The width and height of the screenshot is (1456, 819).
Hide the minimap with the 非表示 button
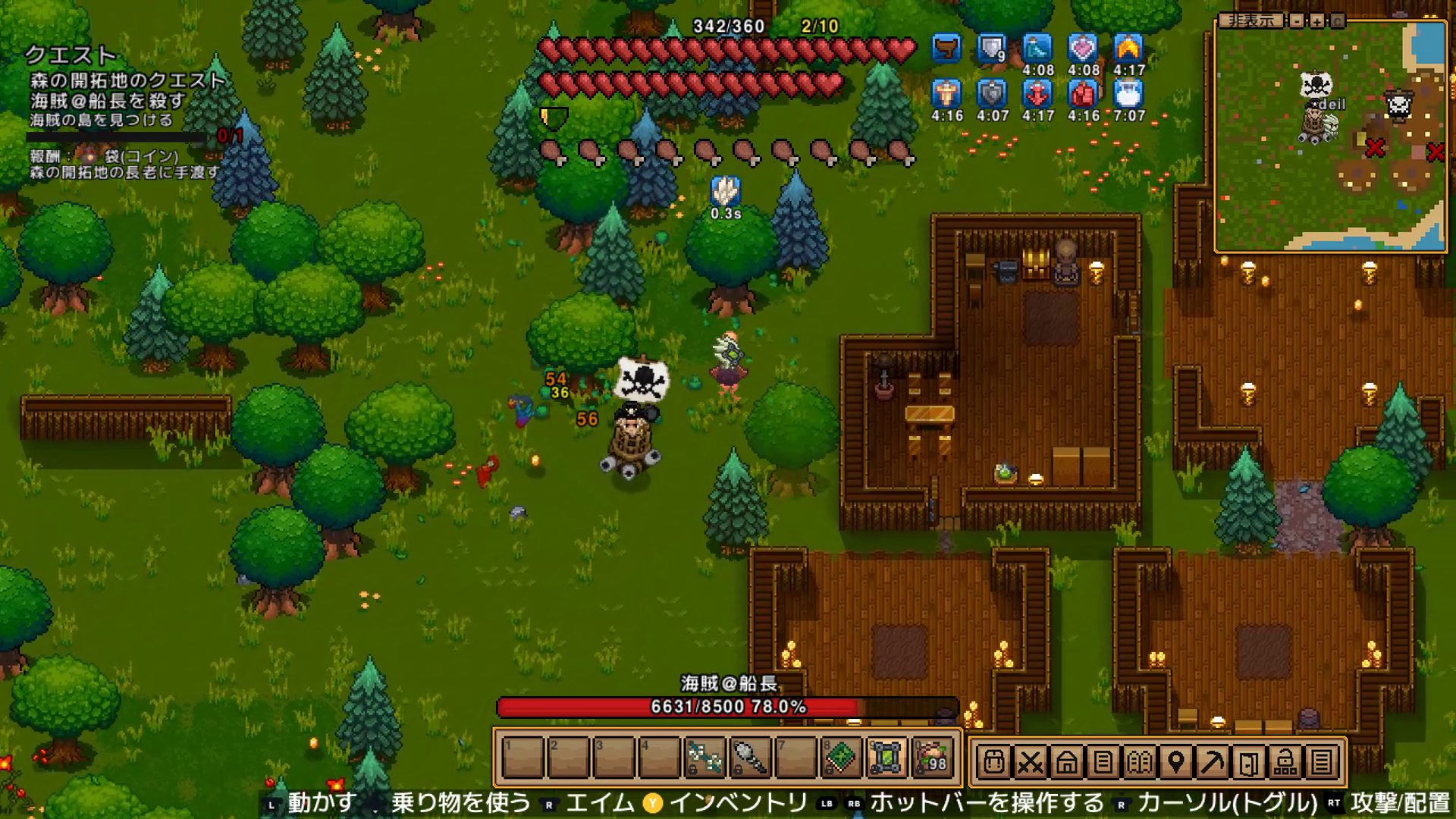[1251, 20]
